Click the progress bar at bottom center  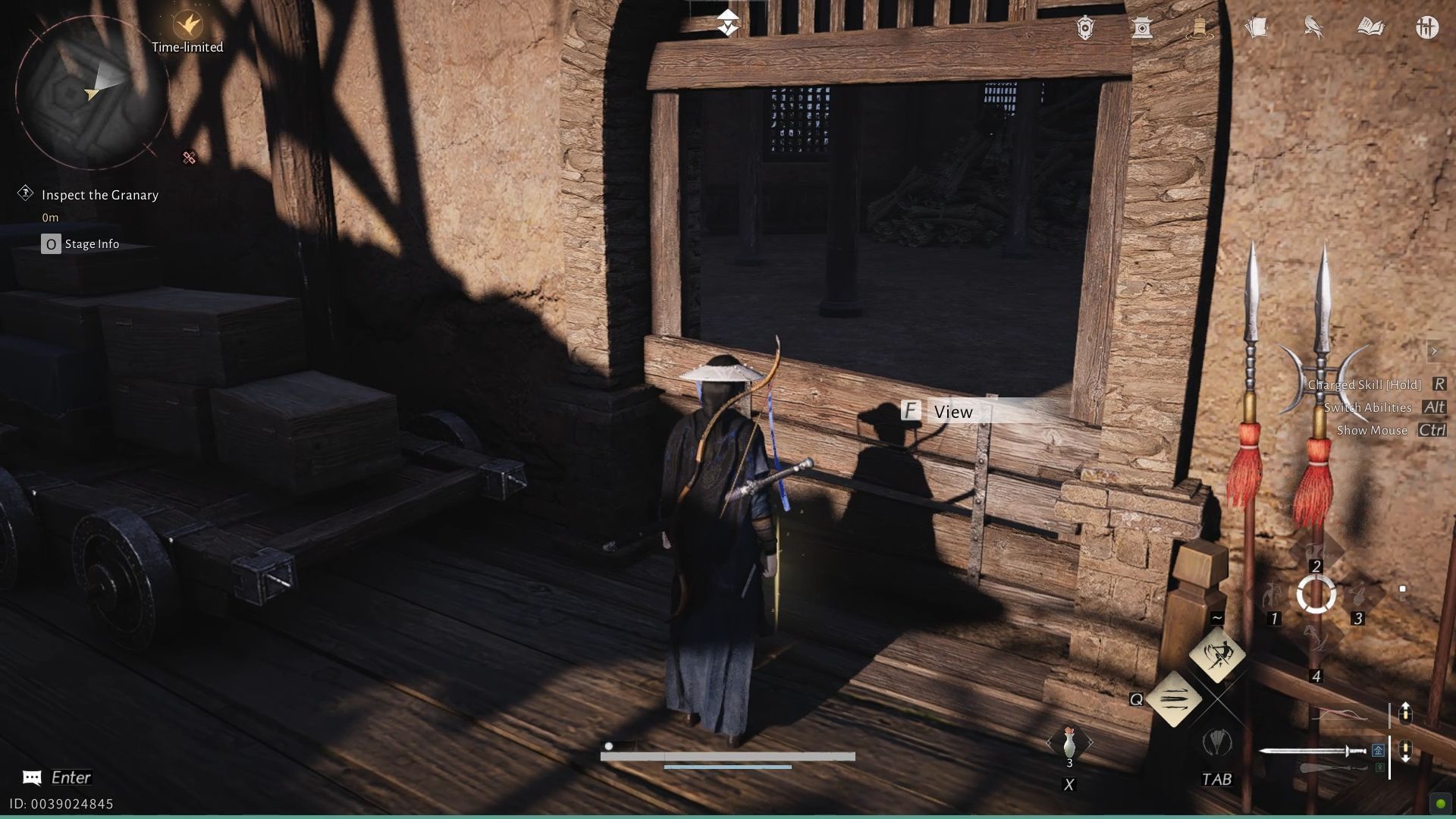(x=728, y=755)
